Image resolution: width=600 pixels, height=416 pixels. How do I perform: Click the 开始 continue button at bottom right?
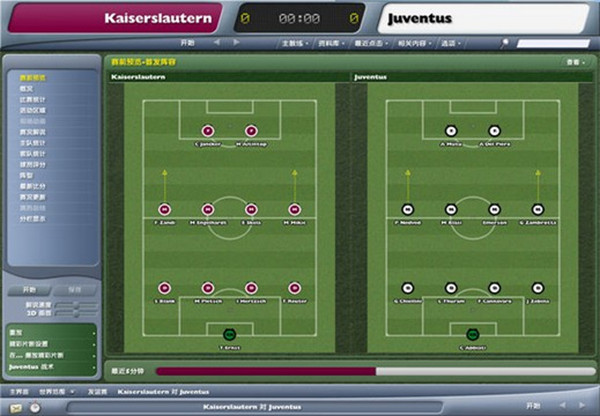(x=562, y=407)
